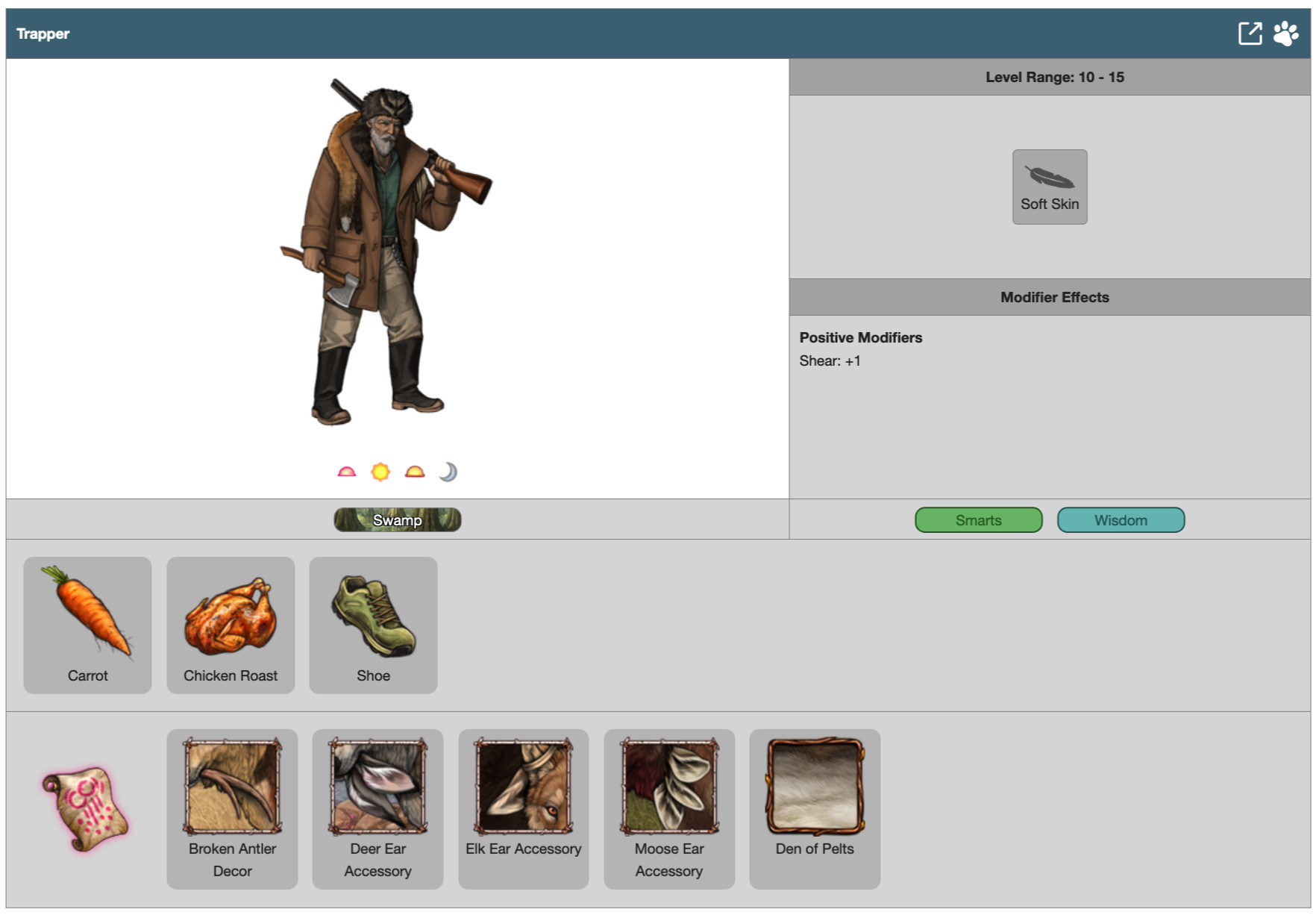Screen dimensions: 1316x915
Task: Click the paw print icon
Action: point(1285,34)
